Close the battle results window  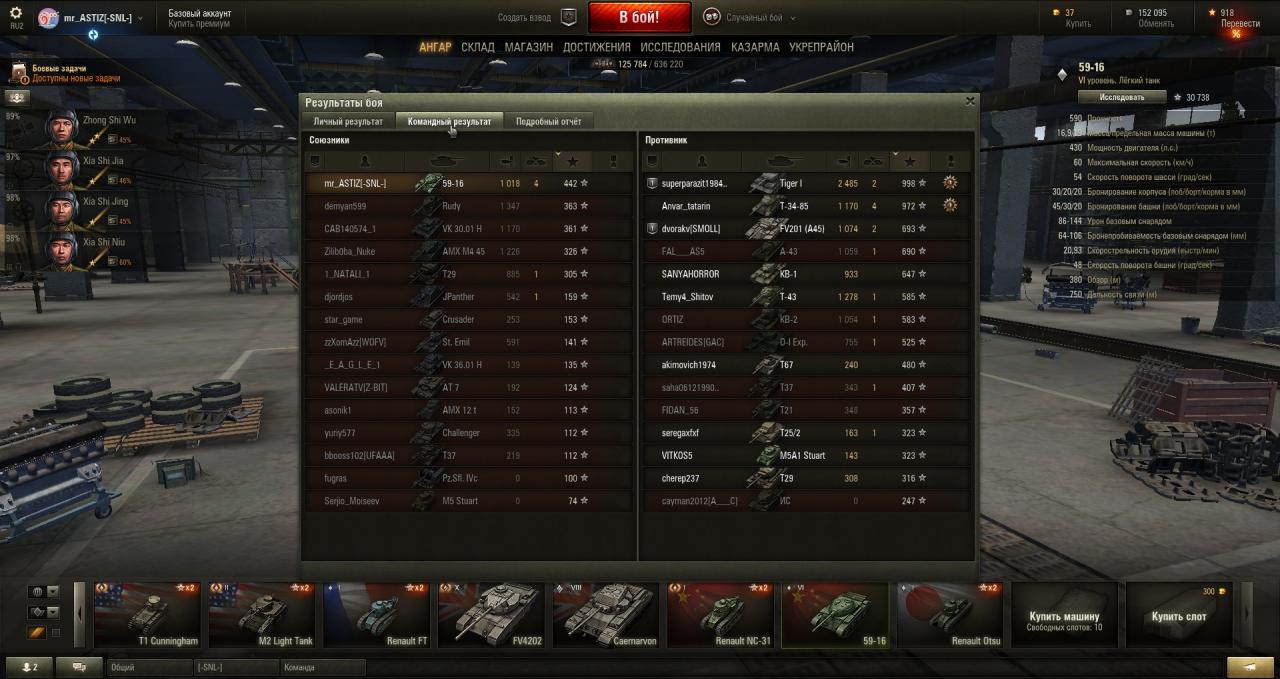(970, 101)
